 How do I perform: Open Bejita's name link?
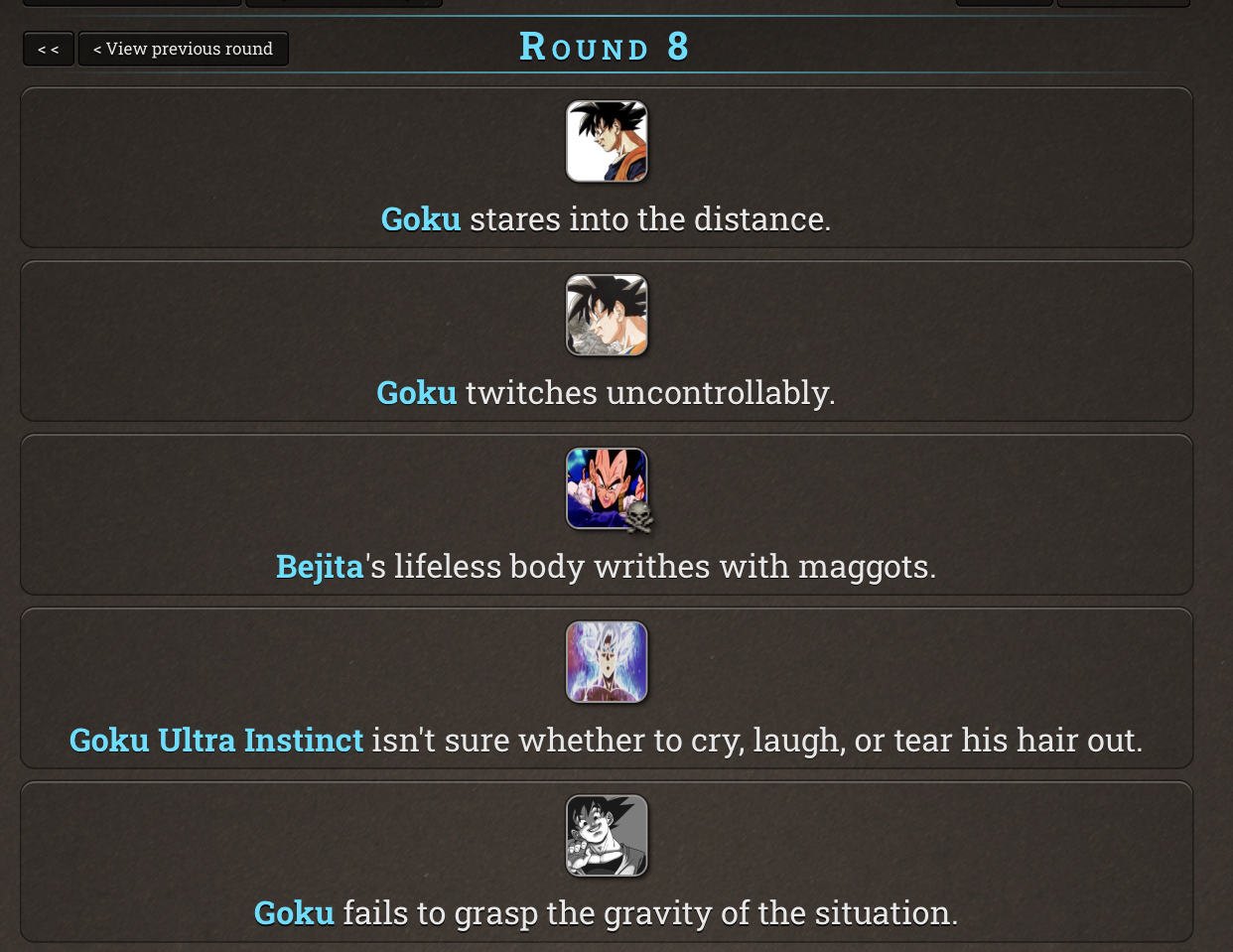pyautogui.click(x=320, y=567)
